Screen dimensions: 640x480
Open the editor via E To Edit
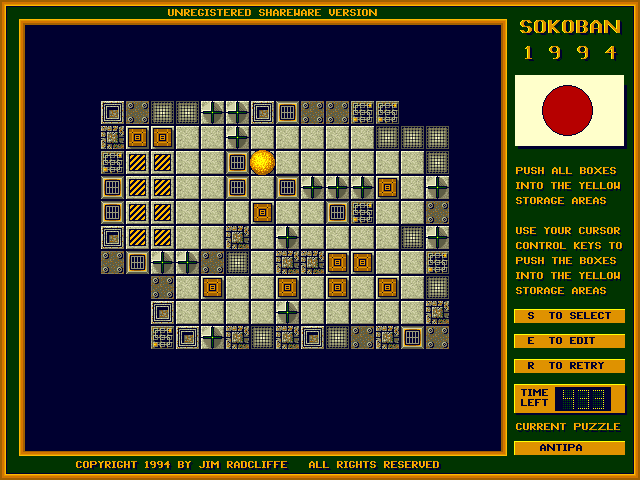[569, 341]
